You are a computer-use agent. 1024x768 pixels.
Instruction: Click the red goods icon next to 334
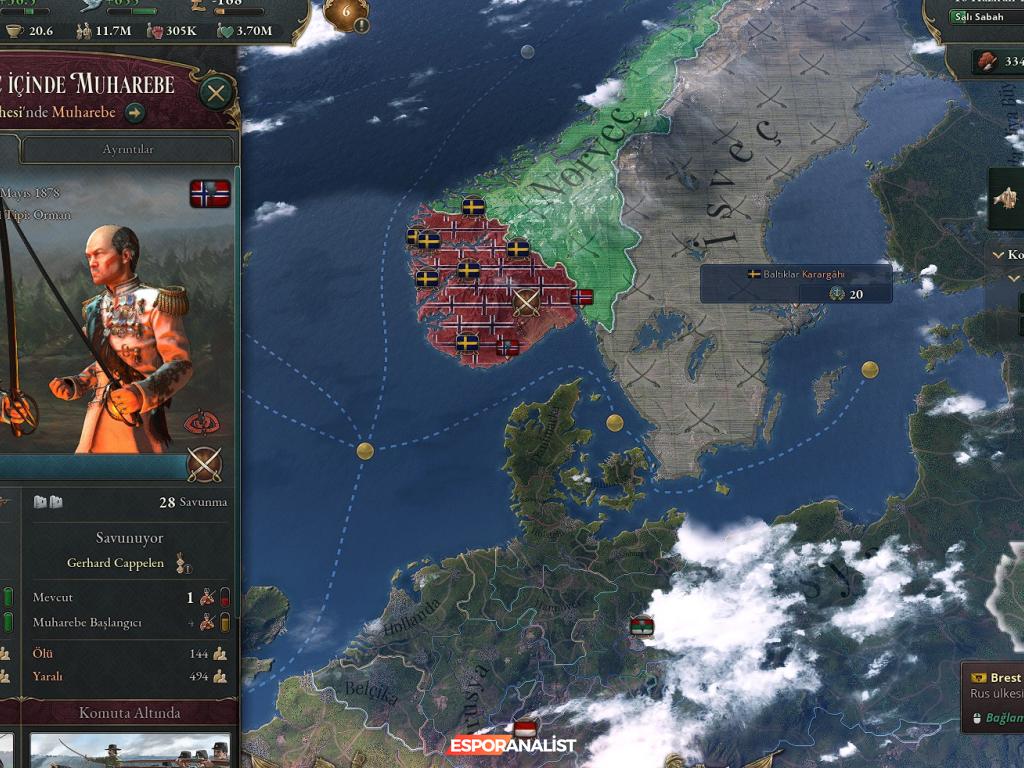click(x=988, y=61)
